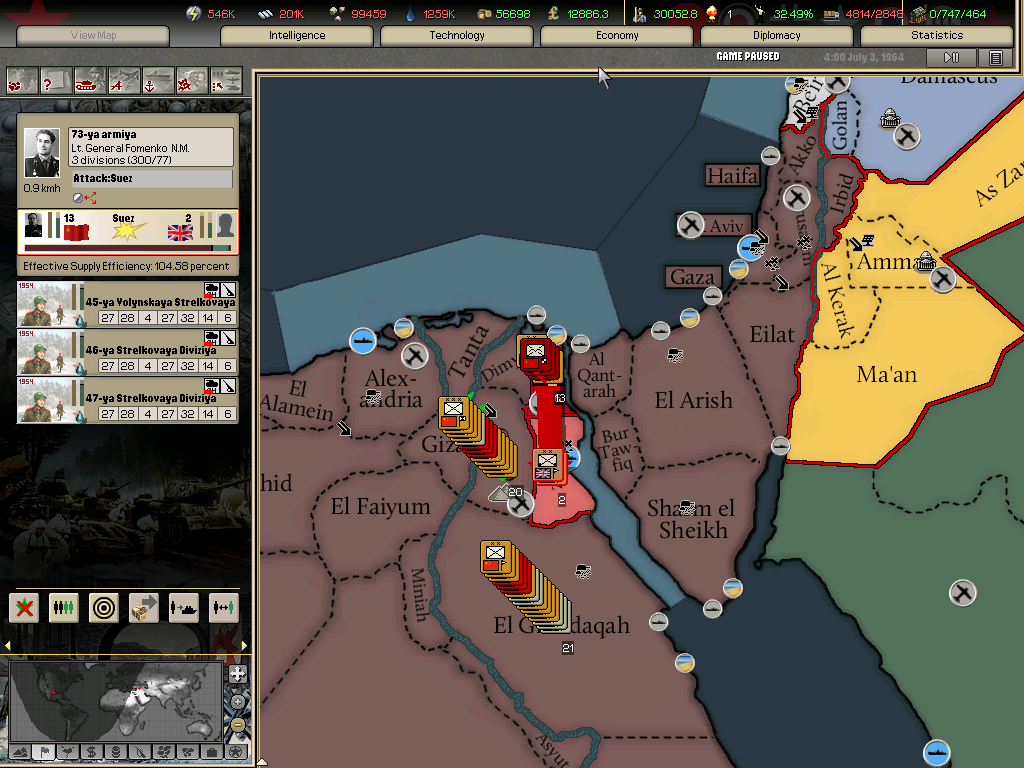Go to the Diplomacy tab
Viewport: 1024px width, 768px height.
pyautogui.click(x=777, y=35)
